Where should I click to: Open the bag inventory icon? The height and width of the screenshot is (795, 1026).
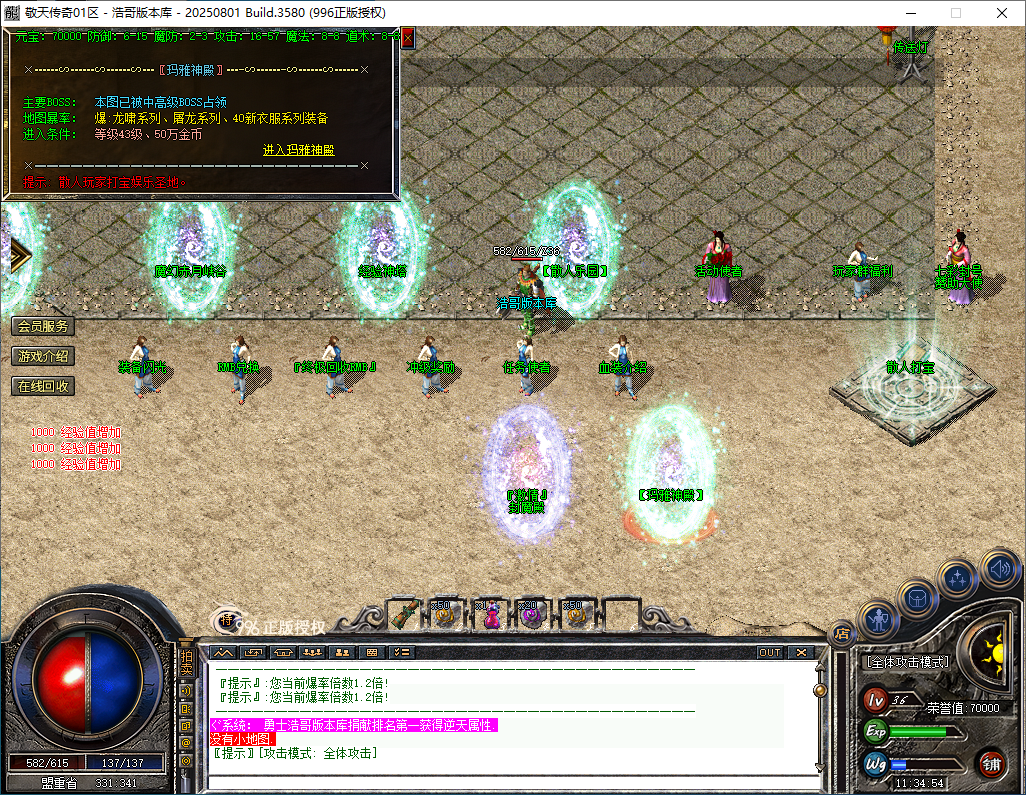tap(917, 598)
